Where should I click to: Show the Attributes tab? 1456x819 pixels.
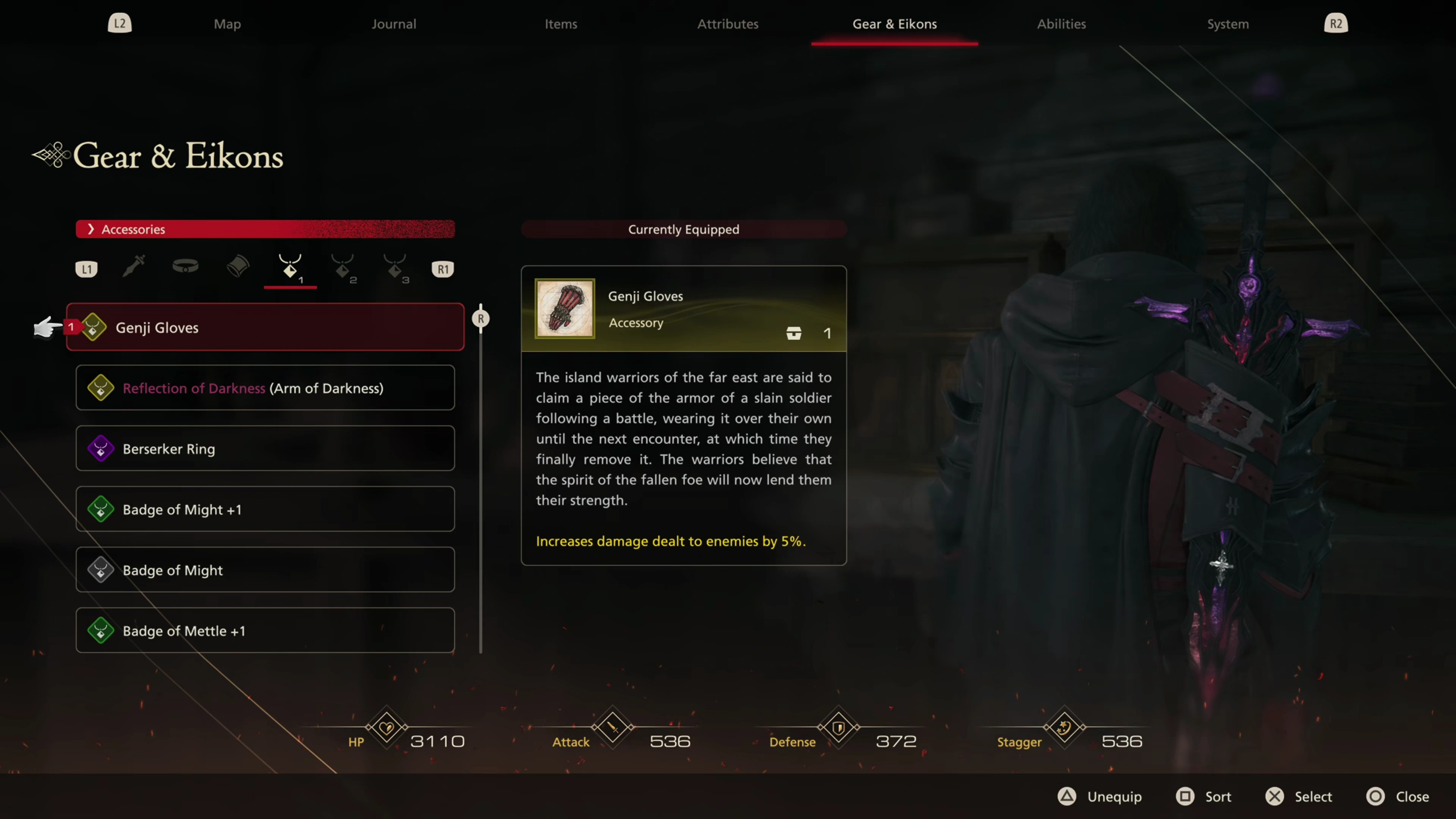click(728, 24)
